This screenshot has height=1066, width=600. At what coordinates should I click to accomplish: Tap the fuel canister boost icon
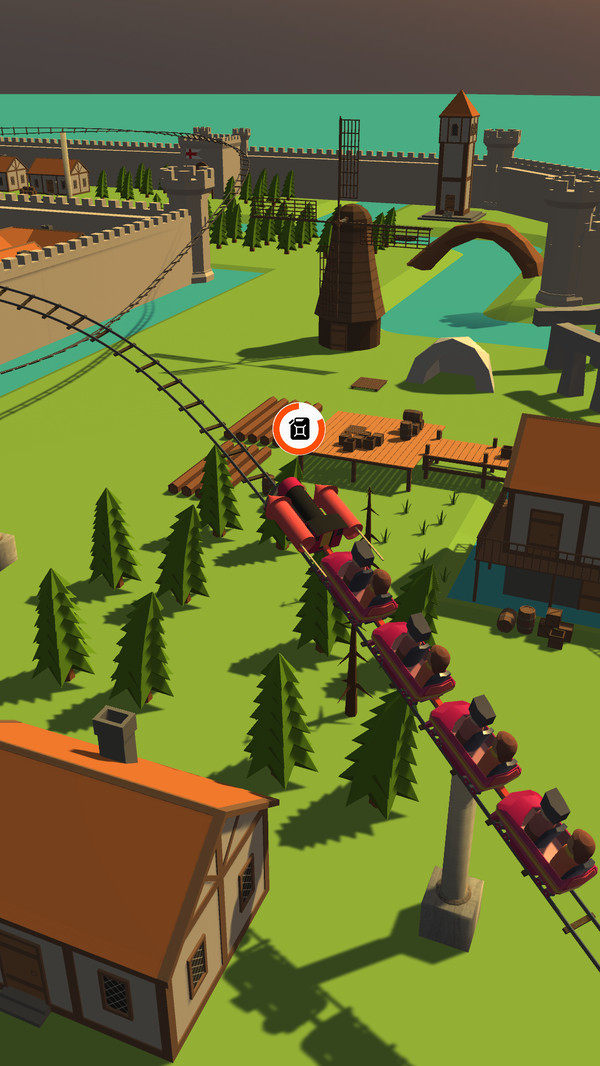pos(299,429)
